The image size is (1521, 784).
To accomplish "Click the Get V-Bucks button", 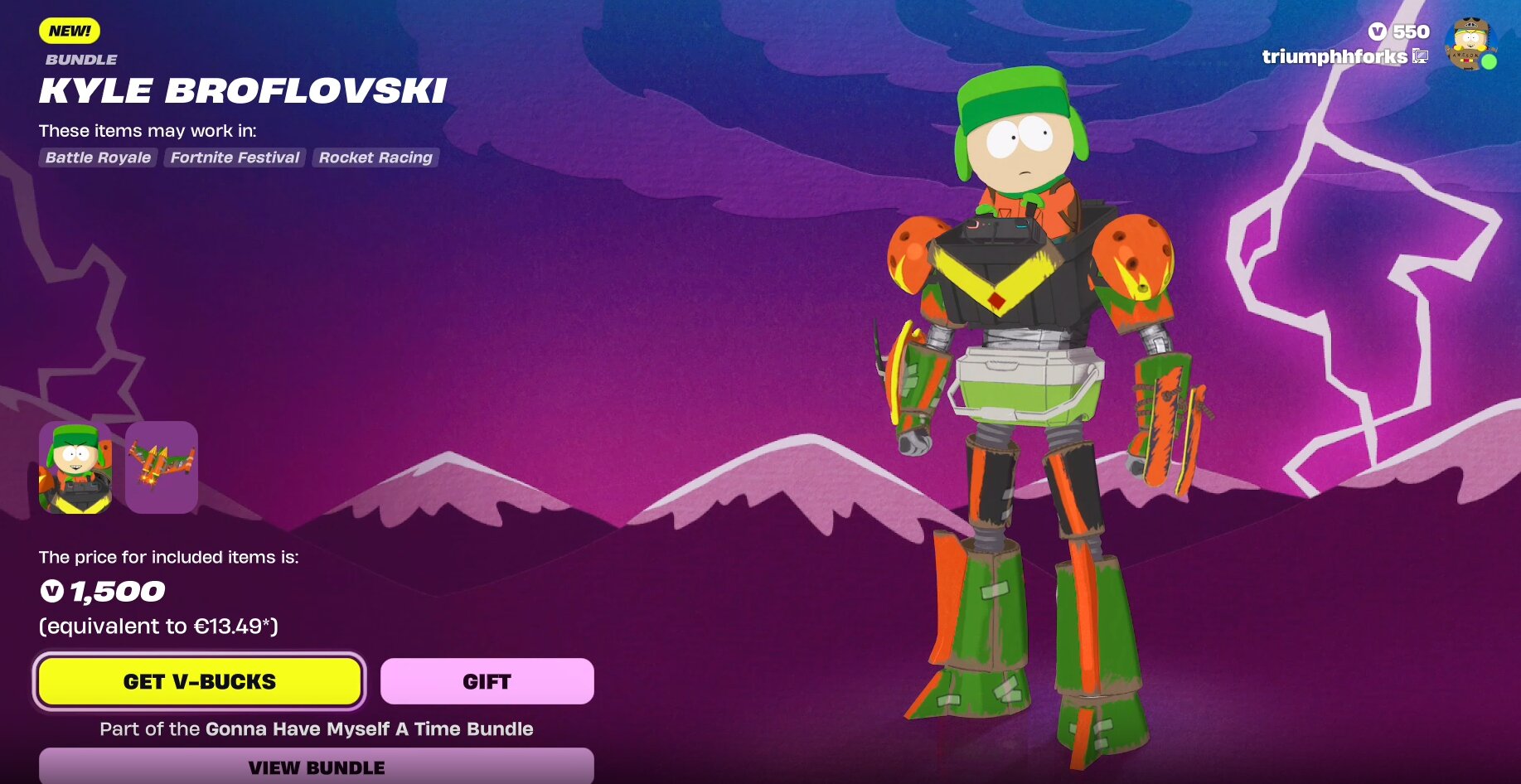I will (199, 681).
